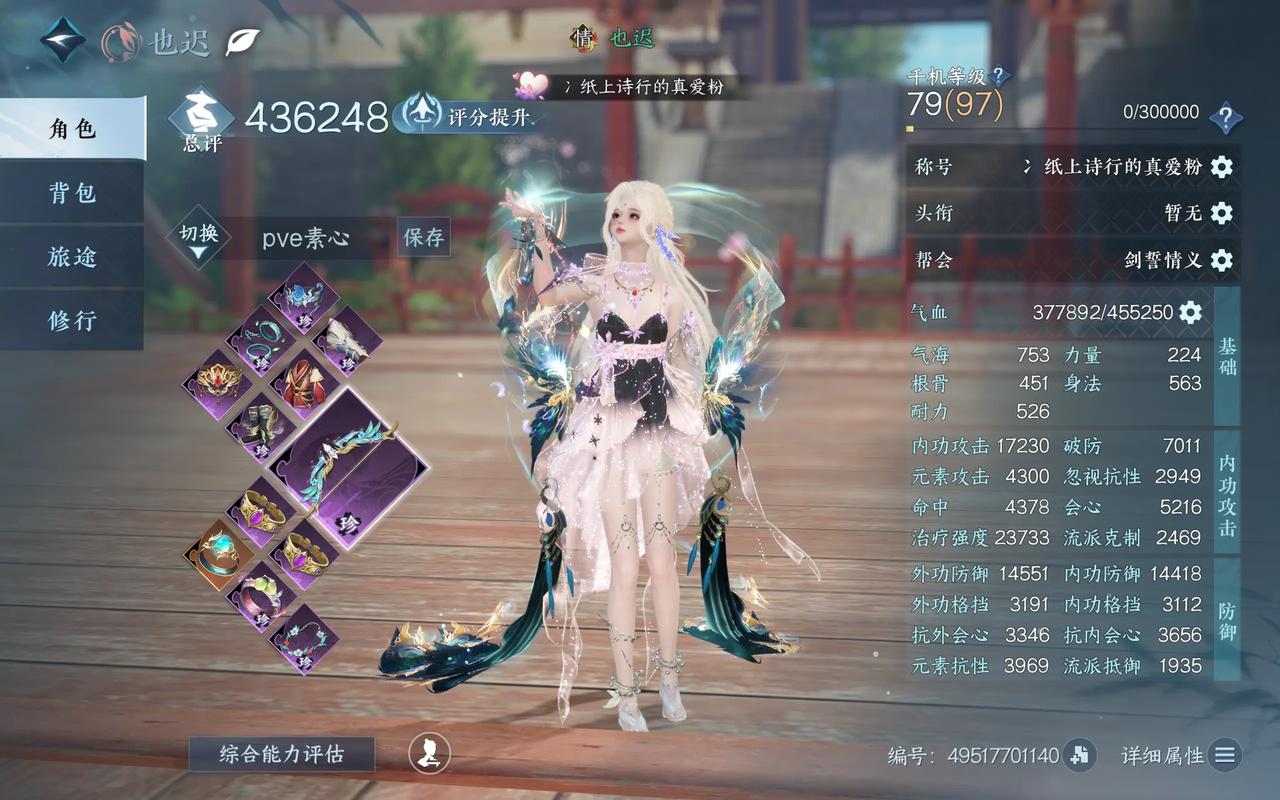Go to the 修行 tab

point(72,321)
